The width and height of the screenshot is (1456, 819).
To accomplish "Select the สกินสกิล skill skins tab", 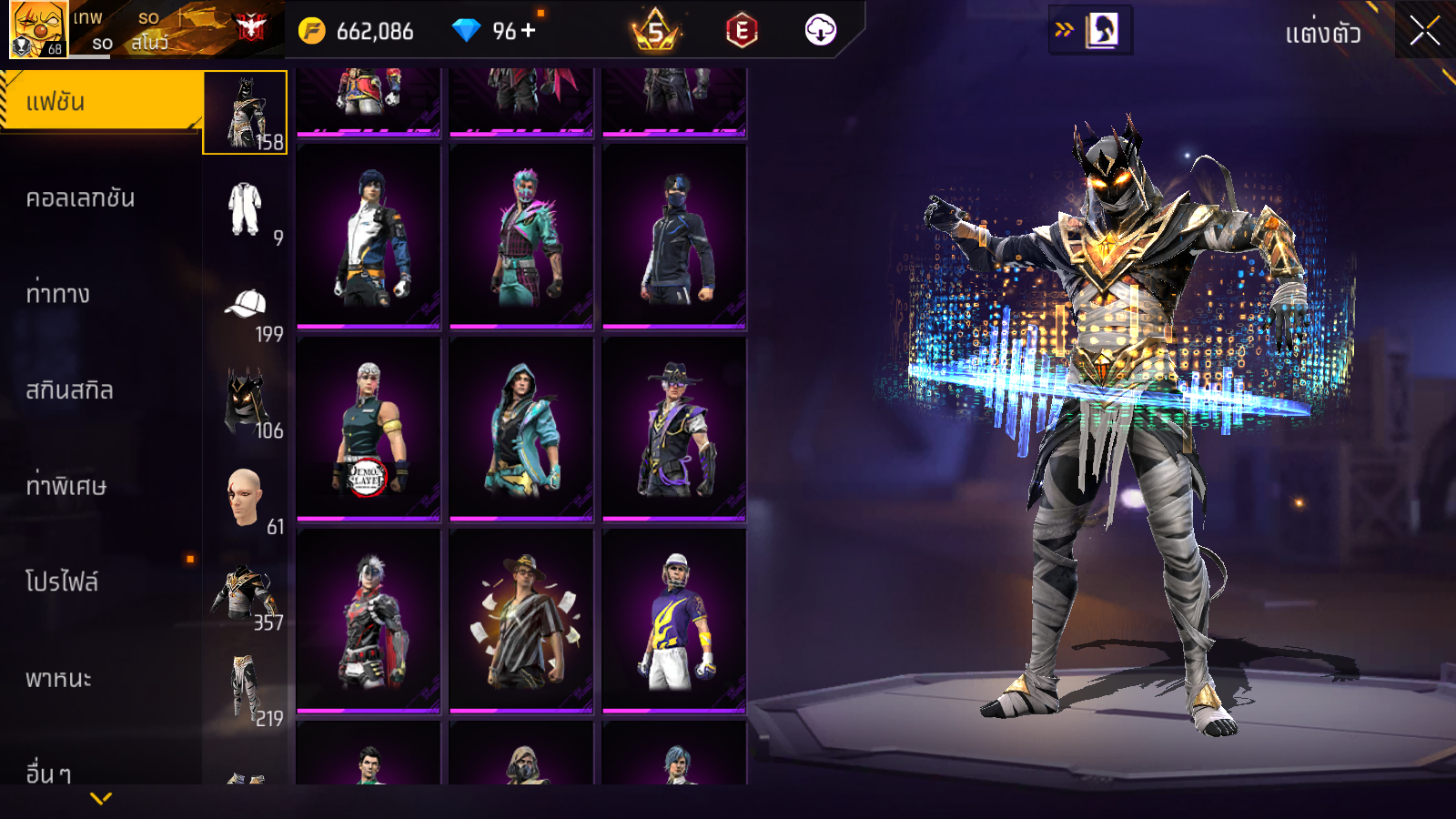I will click(x=69, y=390).
